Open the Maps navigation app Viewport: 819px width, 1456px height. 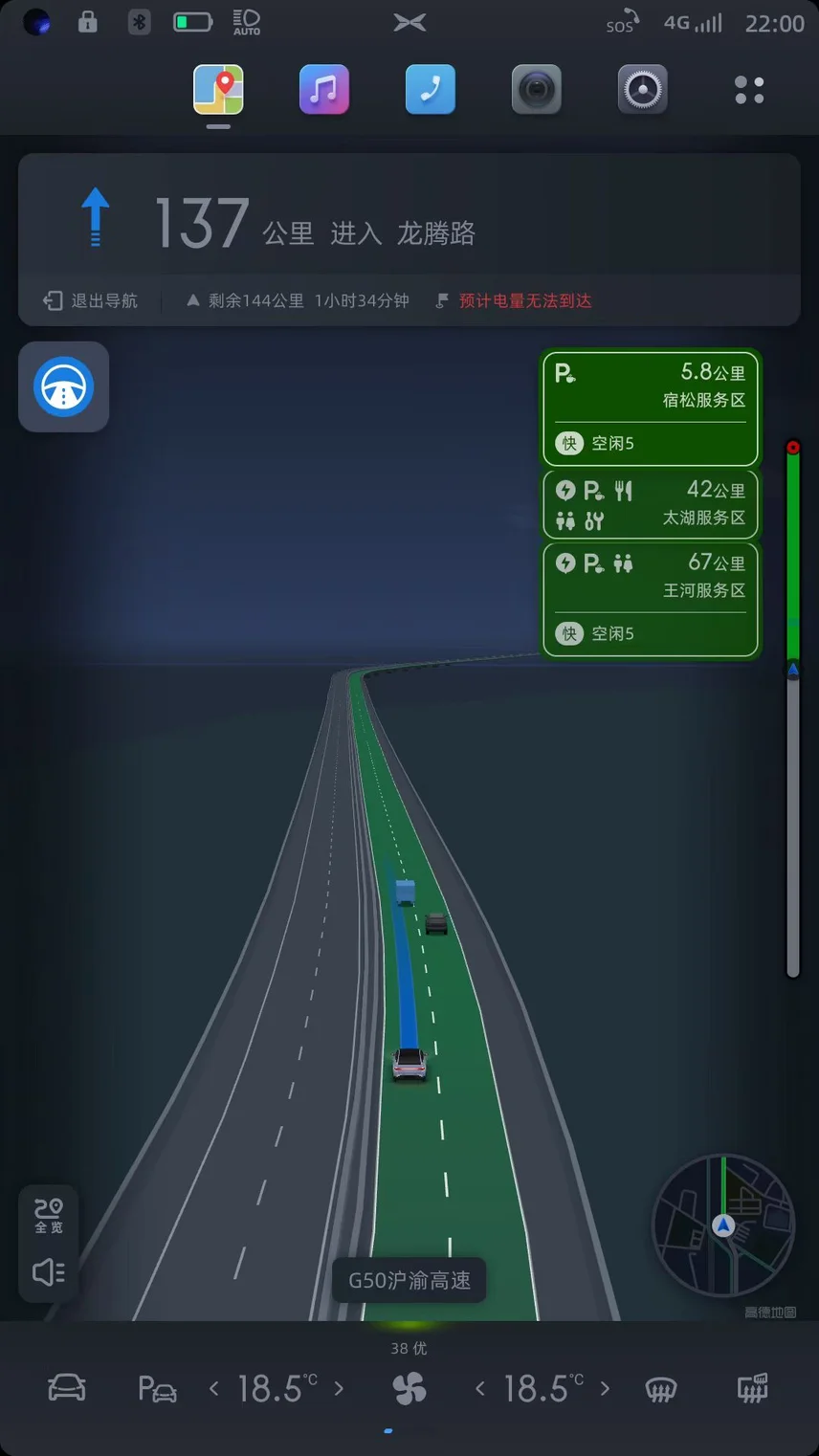(218, 90)
